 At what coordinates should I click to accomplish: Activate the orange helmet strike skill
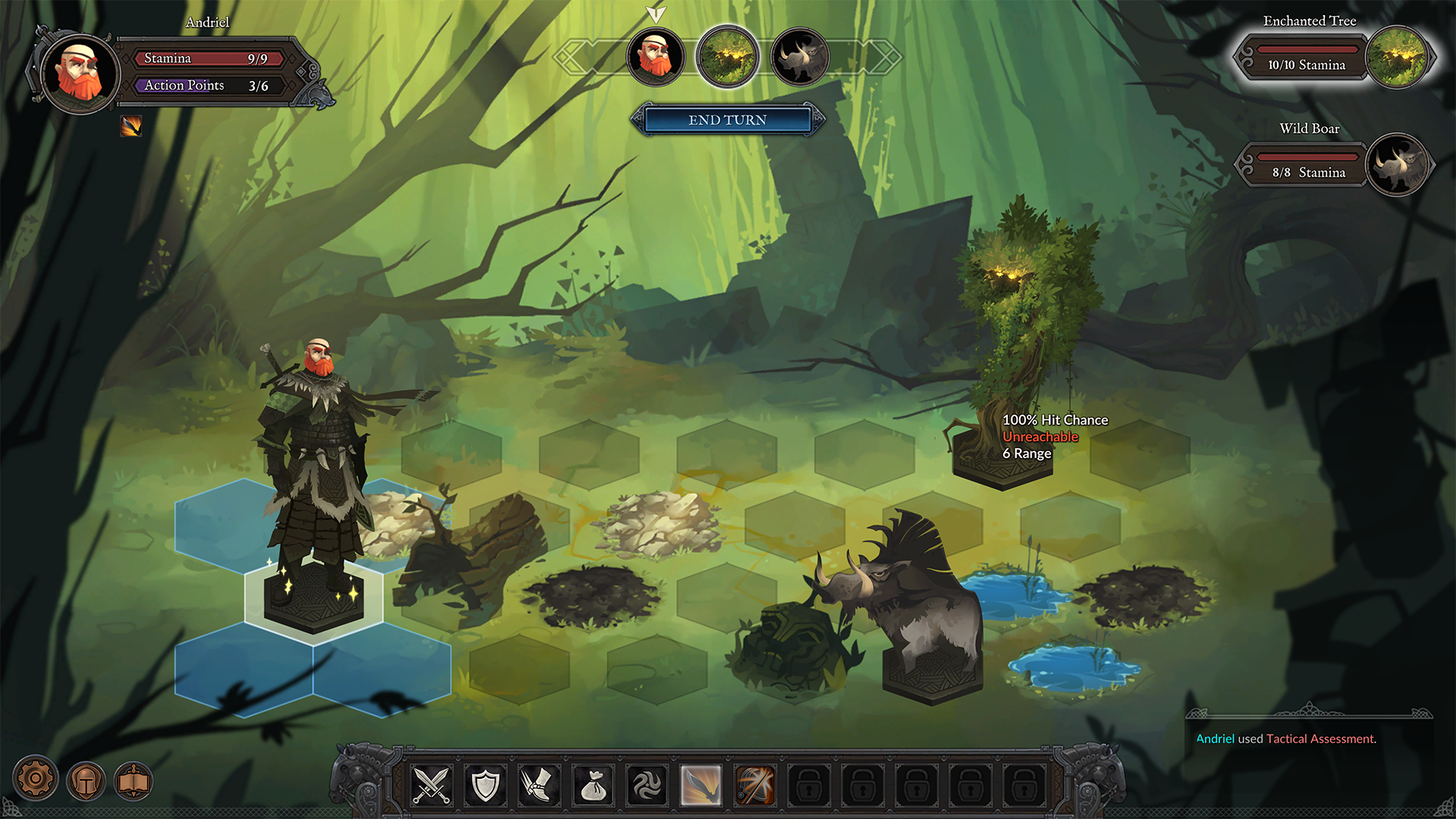click(755, 785)
